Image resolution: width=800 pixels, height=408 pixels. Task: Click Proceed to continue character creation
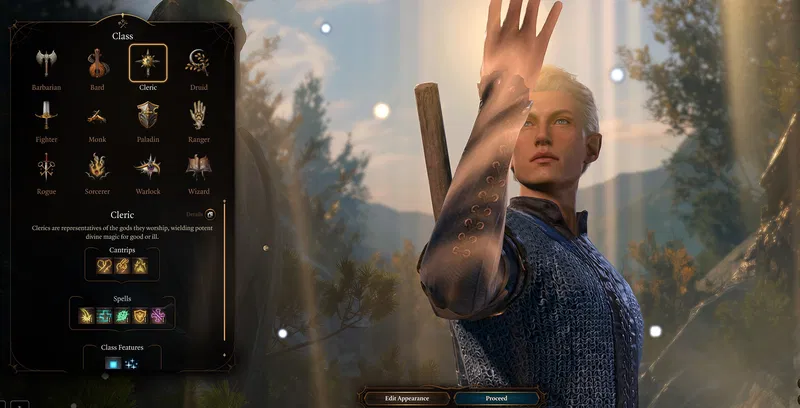pos(496,398)
